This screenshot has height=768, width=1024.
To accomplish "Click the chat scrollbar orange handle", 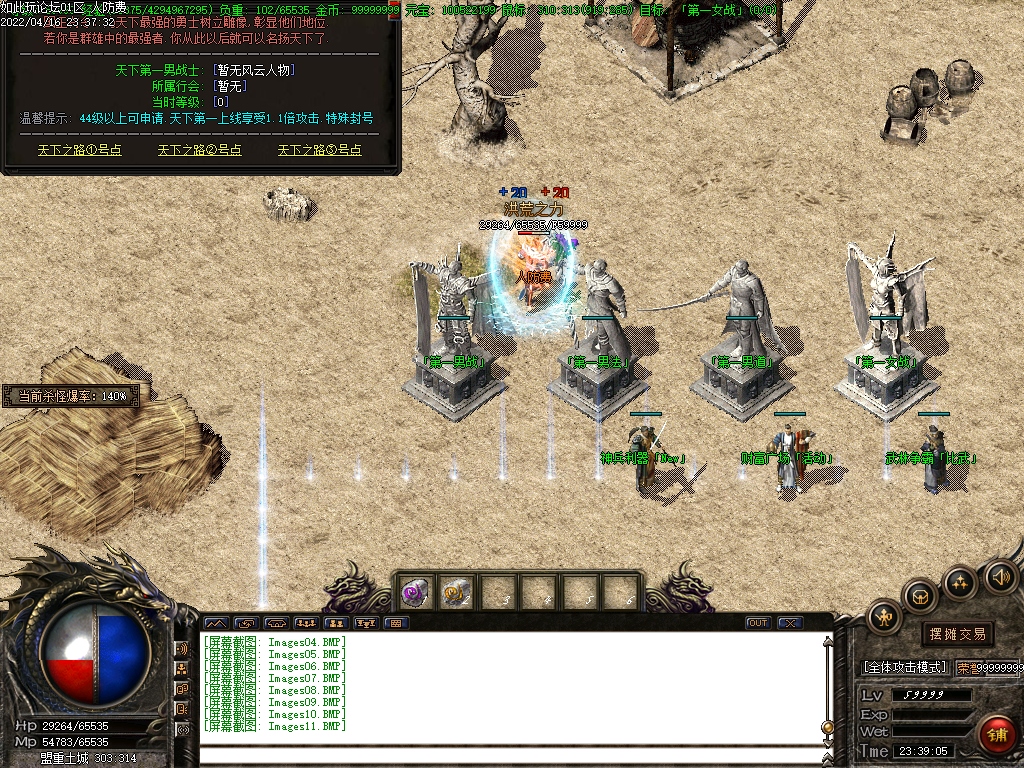I will (x=827, y=727).
